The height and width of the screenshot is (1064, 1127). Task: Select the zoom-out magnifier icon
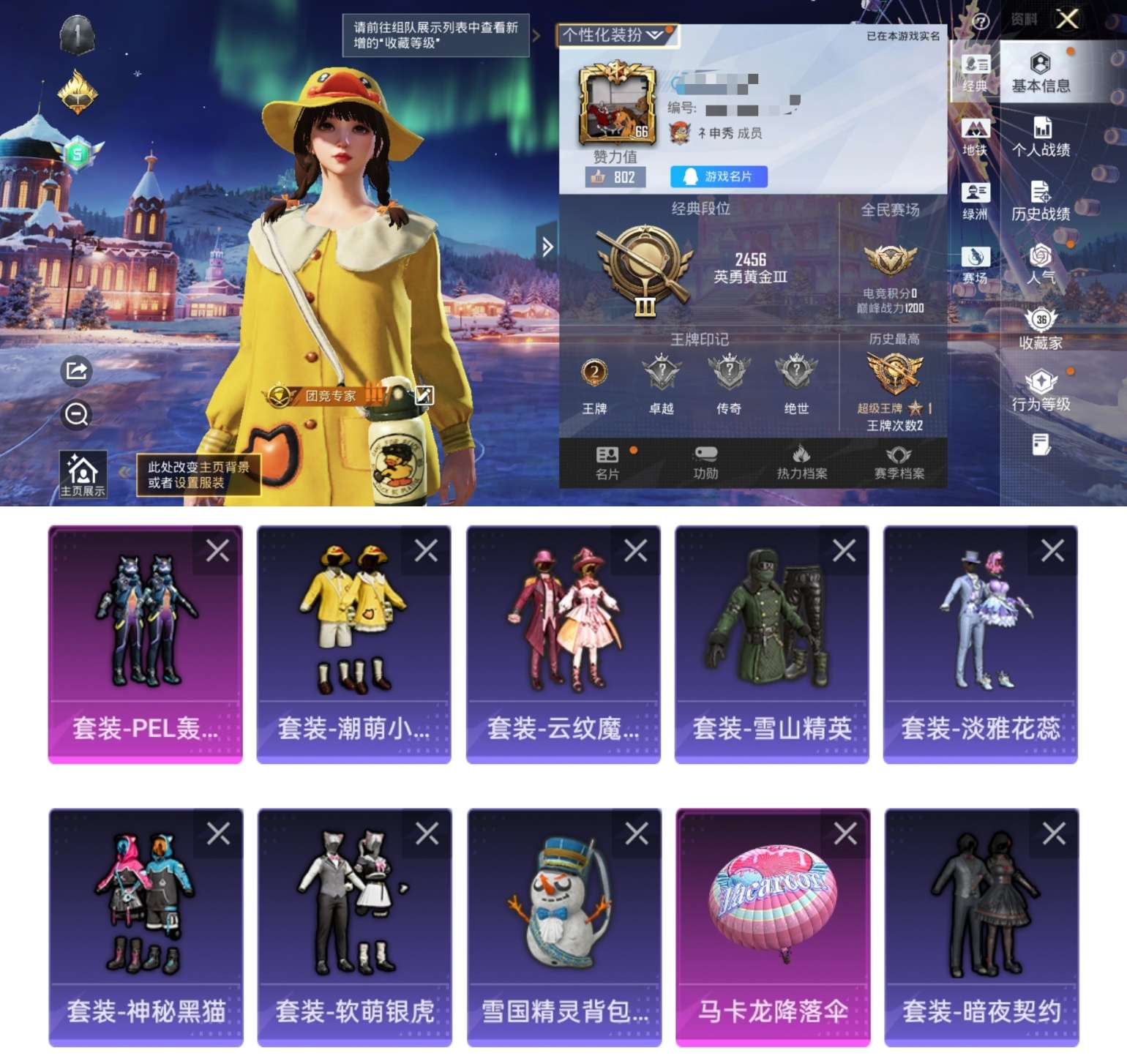pyautogui.click(x=75, y=414)
